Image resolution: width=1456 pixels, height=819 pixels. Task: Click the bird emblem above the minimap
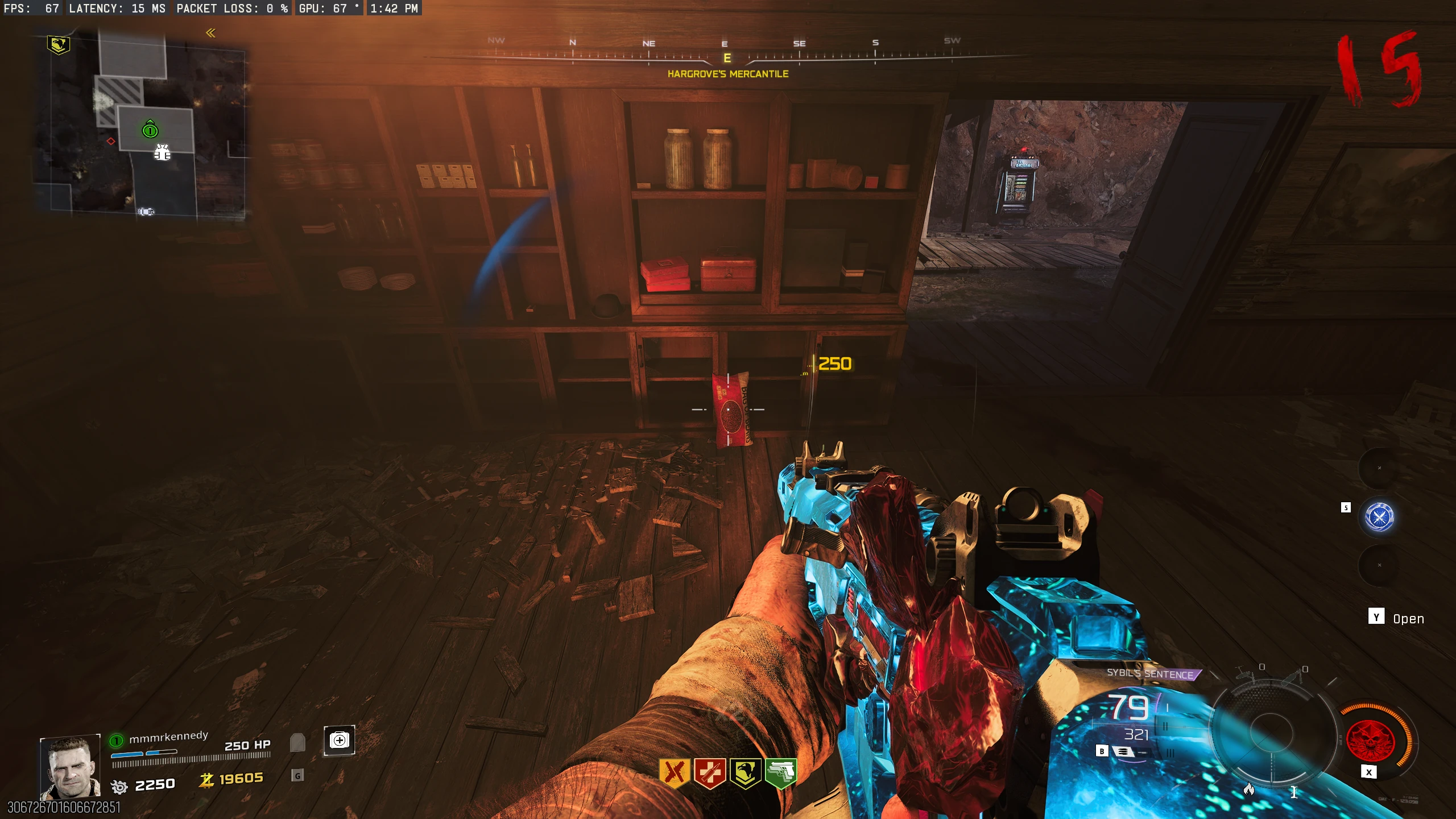(58, 44)
